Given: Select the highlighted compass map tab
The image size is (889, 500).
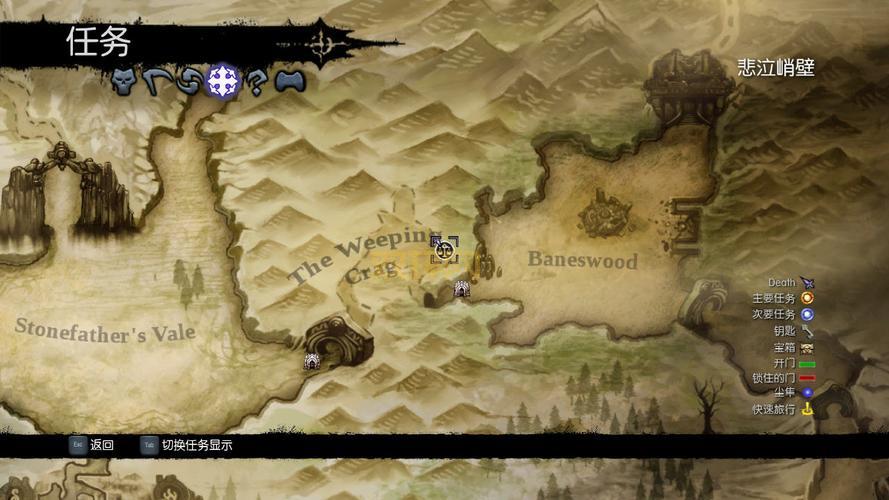Looking at the screenshot, I should click(x=222, y=81).
